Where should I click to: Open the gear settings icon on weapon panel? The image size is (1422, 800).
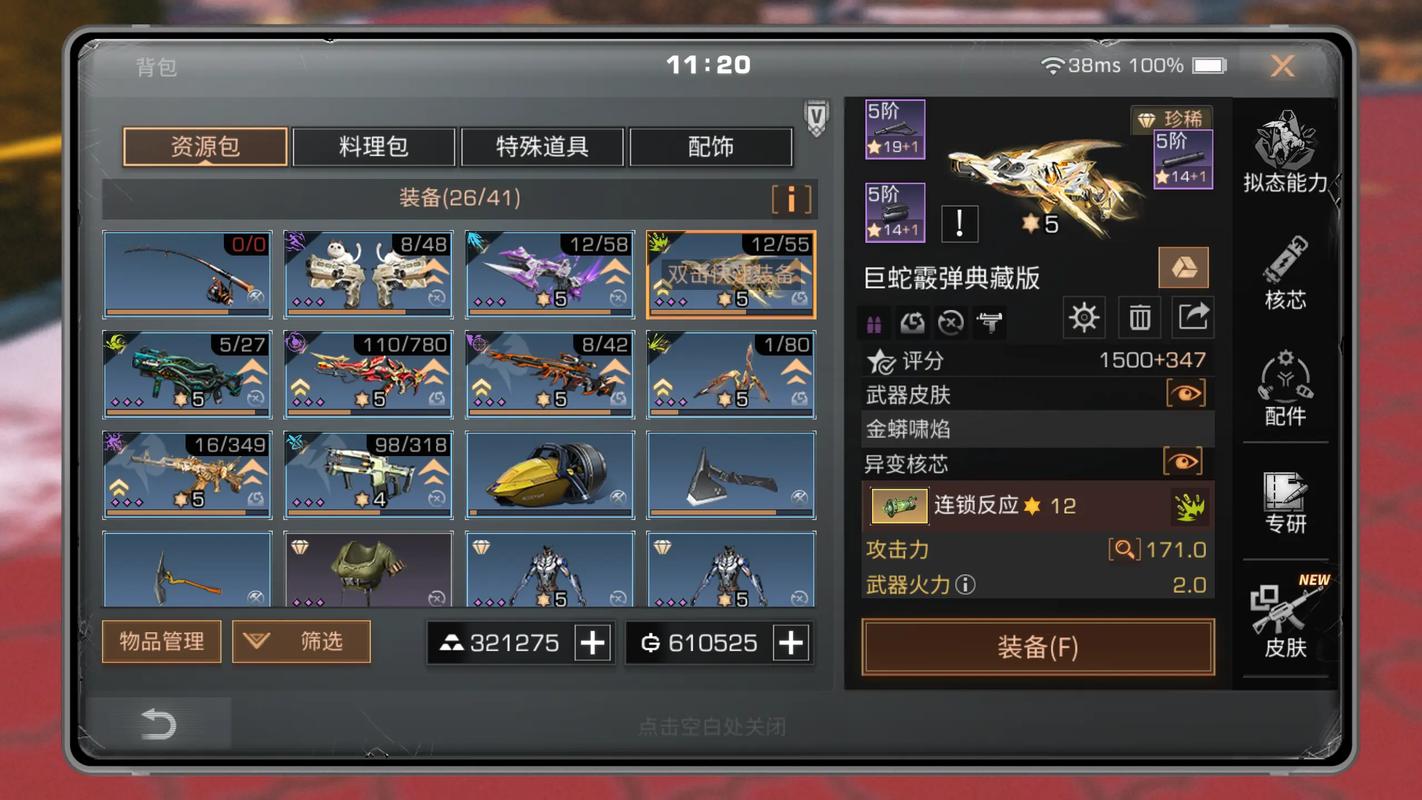tap(1083, 316)
